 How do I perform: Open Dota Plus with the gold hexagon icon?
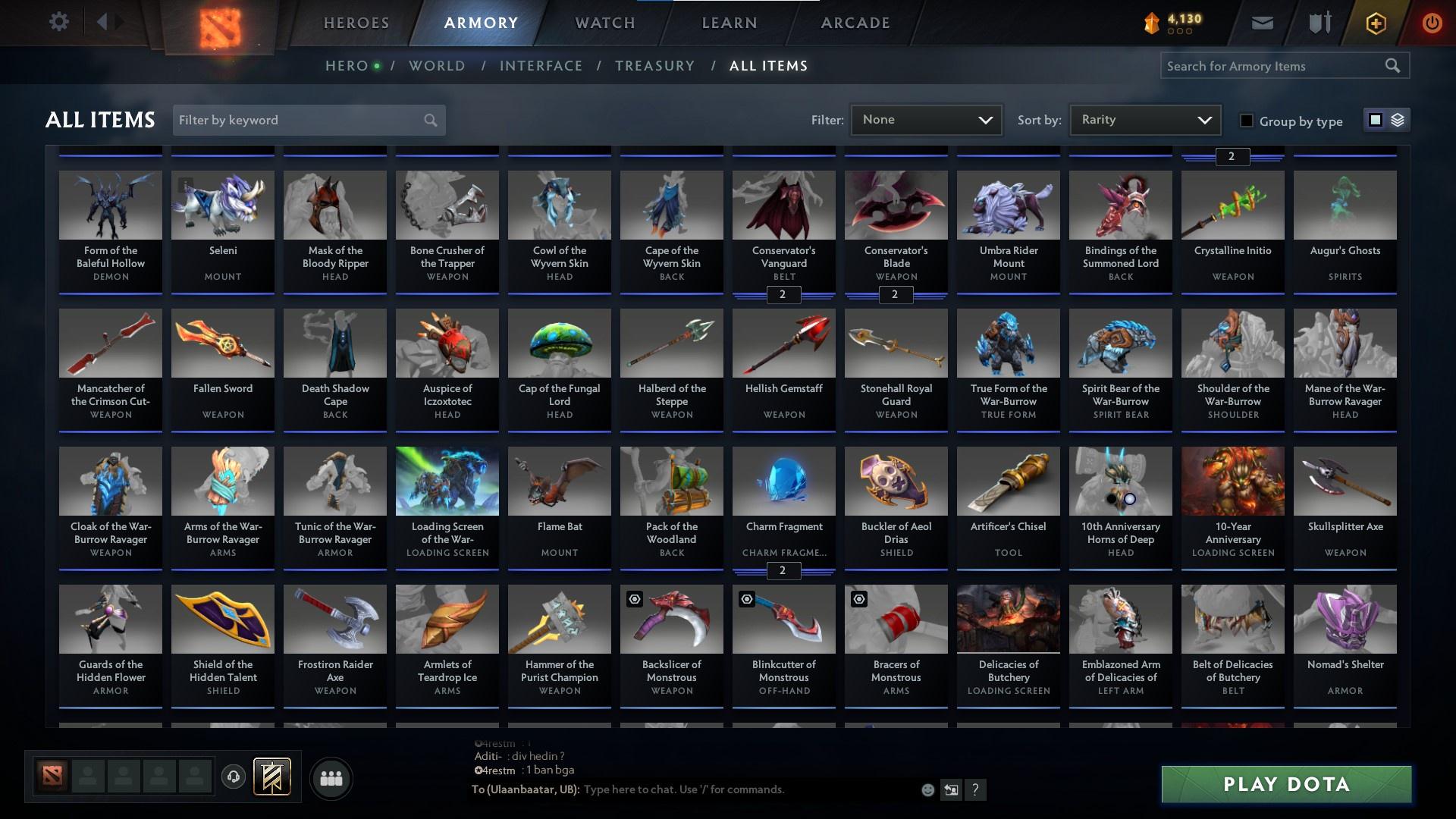point(1375,23)
